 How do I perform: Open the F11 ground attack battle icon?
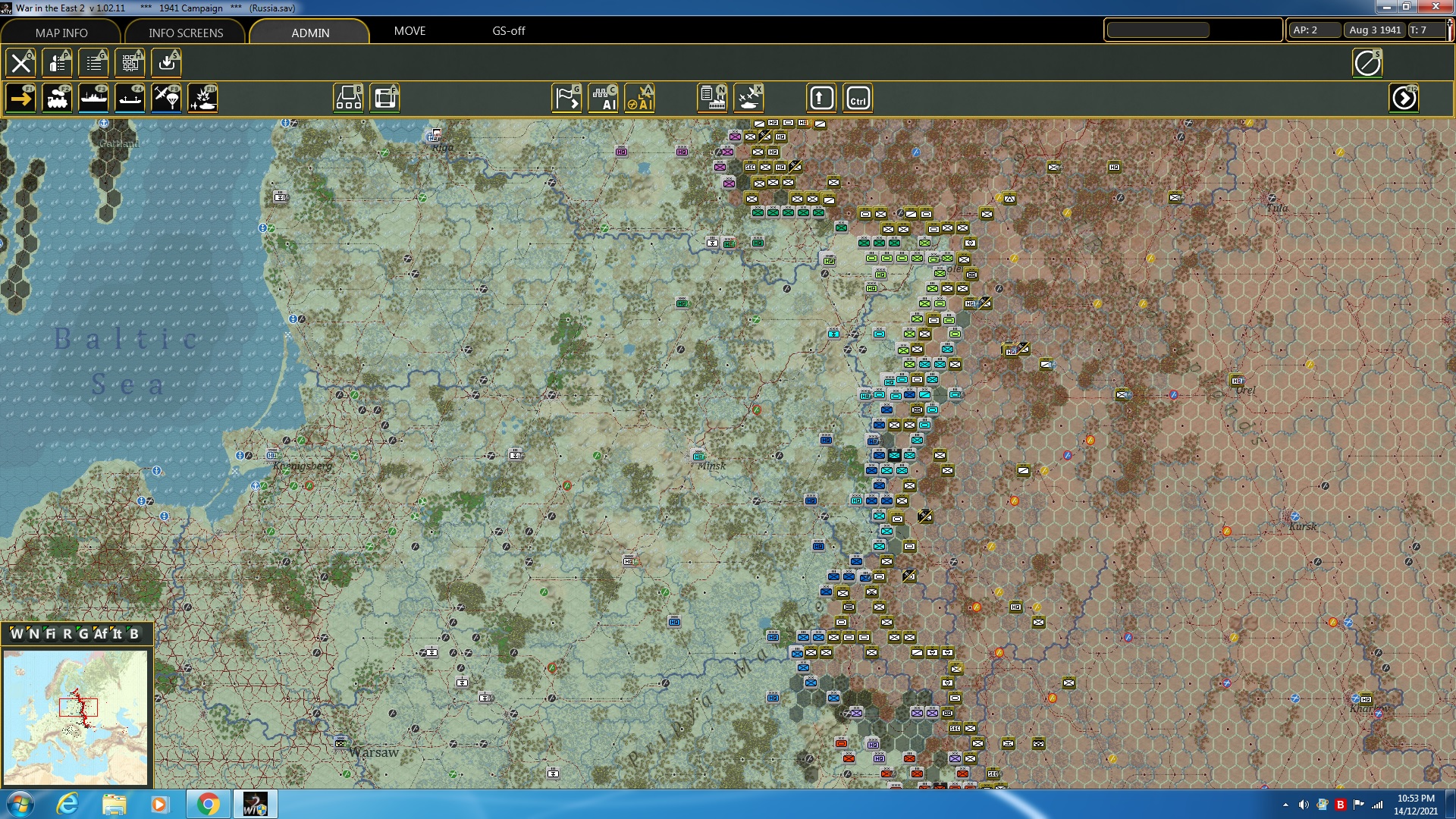[202, 97]
